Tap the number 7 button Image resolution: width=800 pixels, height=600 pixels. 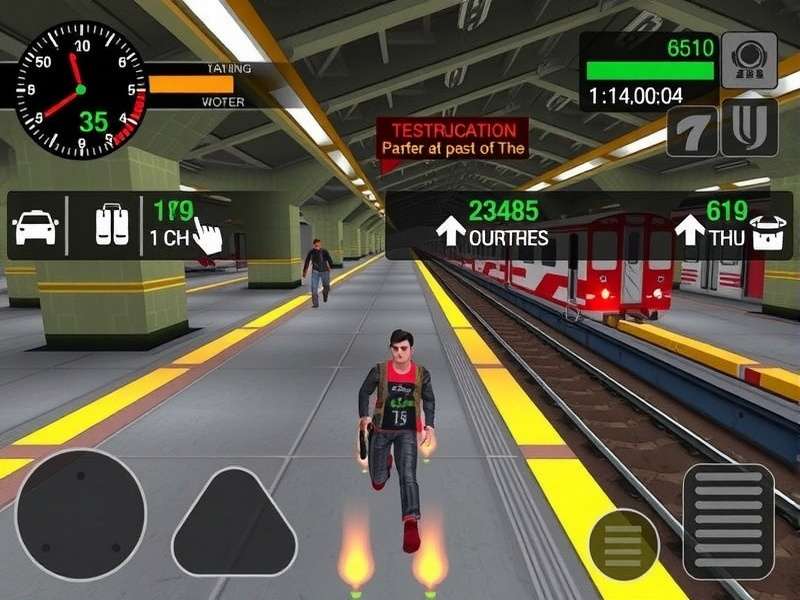[693, 131]
